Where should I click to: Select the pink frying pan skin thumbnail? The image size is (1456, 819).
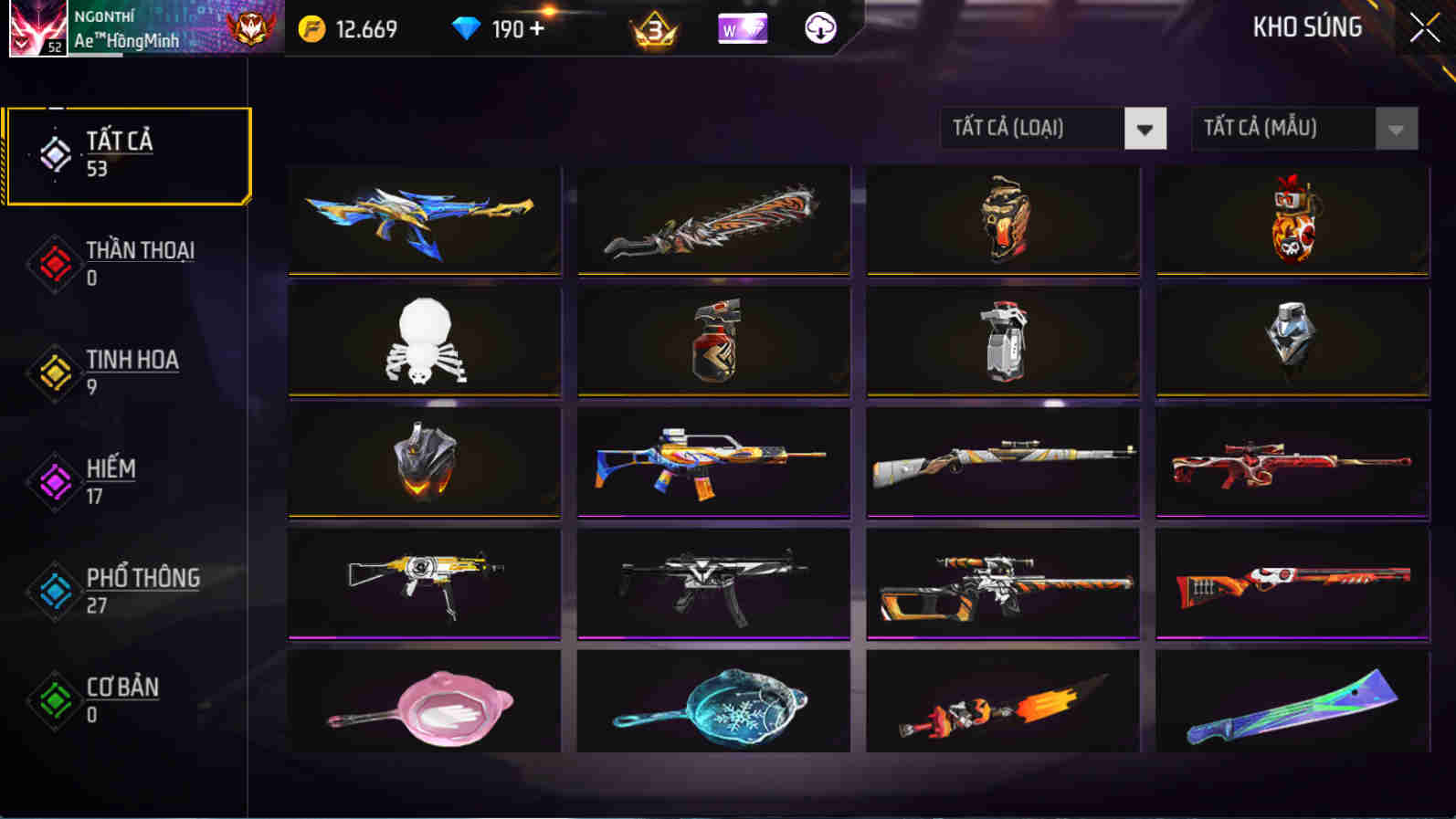point(423,702)
